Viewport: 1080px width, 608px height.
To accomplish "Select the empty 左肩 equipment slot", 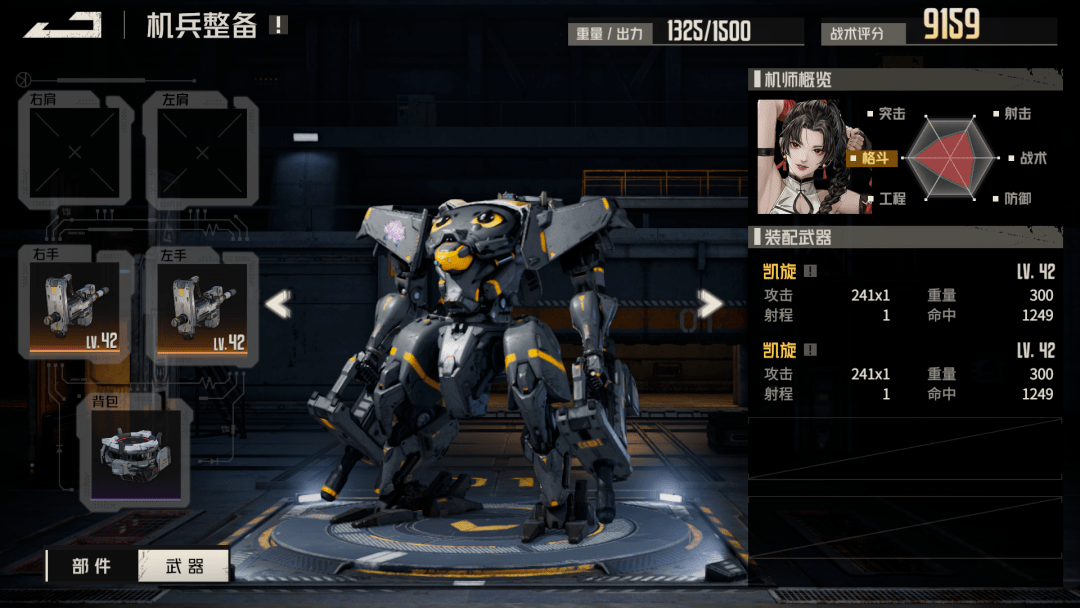I will 202,152.
